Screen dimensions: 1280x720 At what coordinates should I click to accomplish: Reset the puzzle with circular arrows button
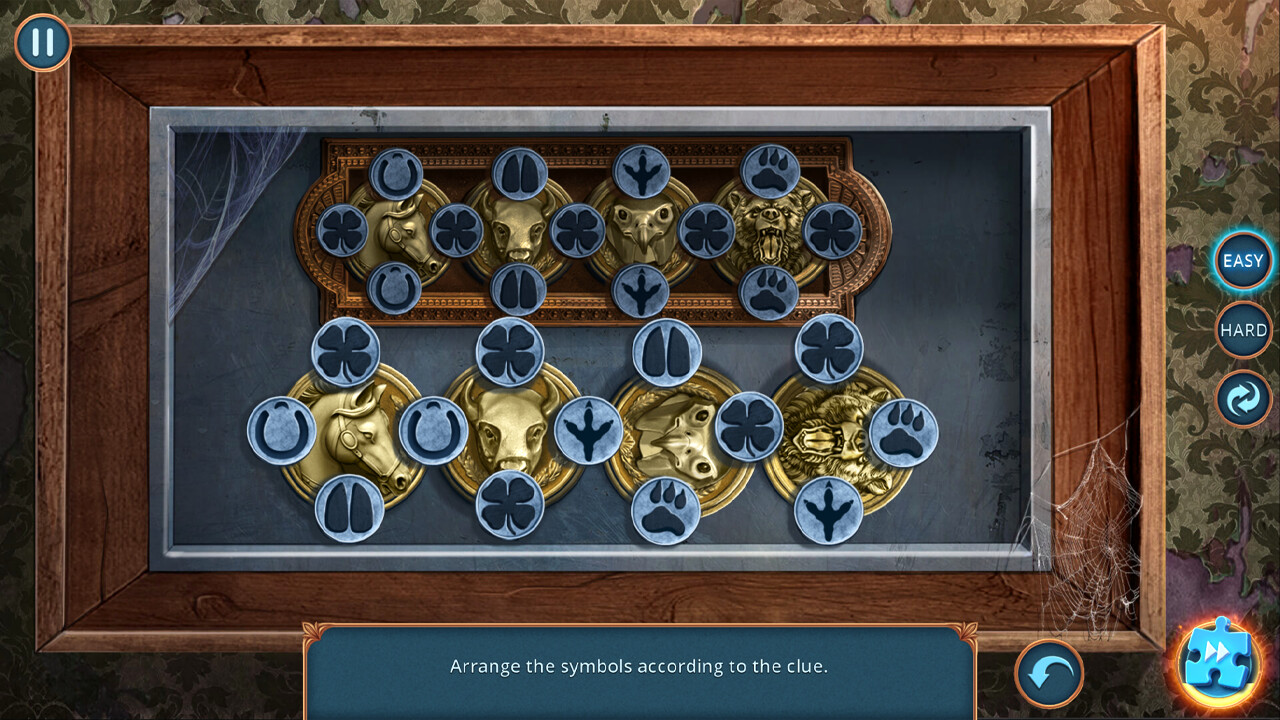pos(1243,399)
